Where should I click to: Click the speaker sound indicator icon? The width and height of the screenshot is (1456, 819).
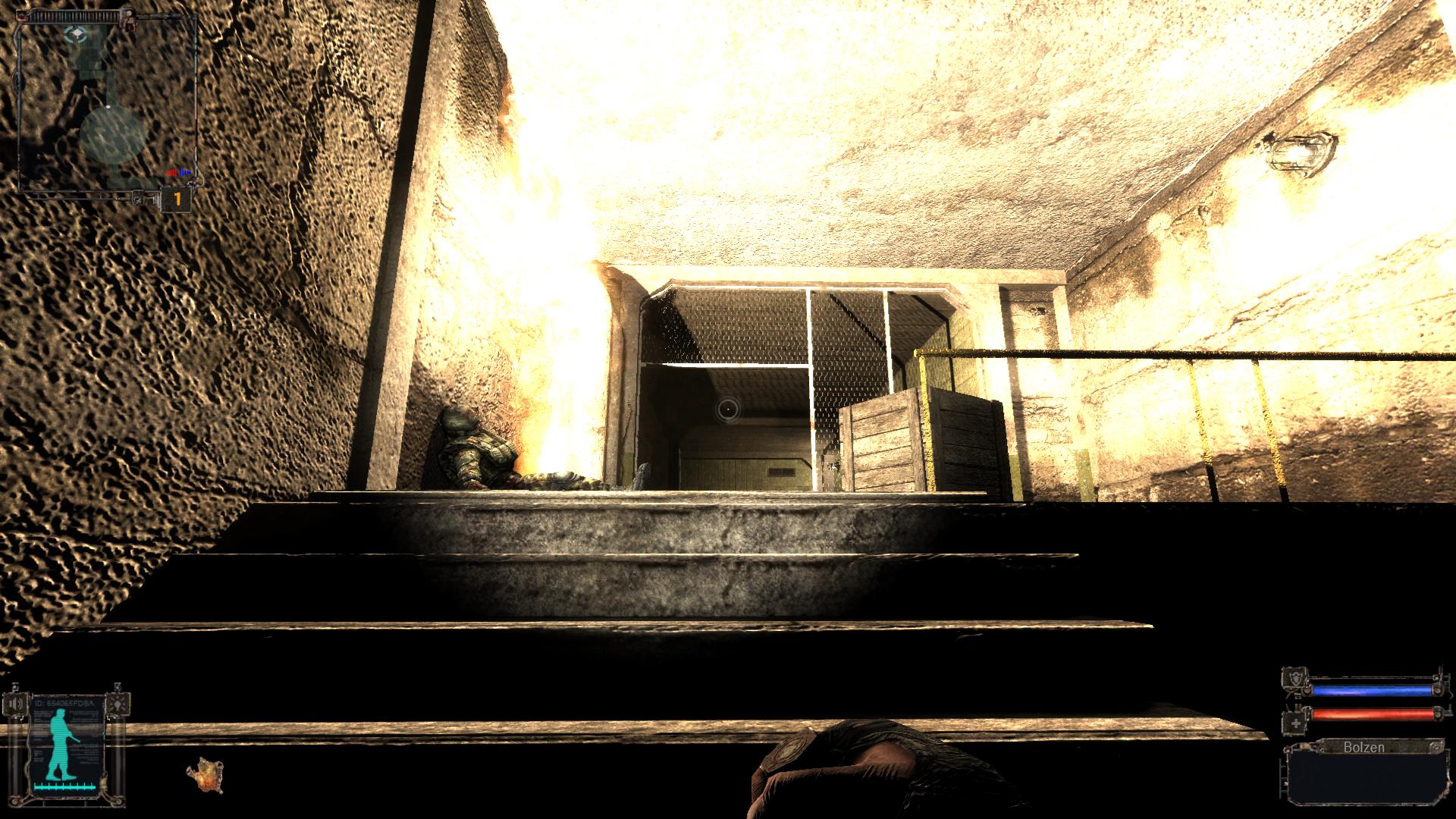pos(15,704)
